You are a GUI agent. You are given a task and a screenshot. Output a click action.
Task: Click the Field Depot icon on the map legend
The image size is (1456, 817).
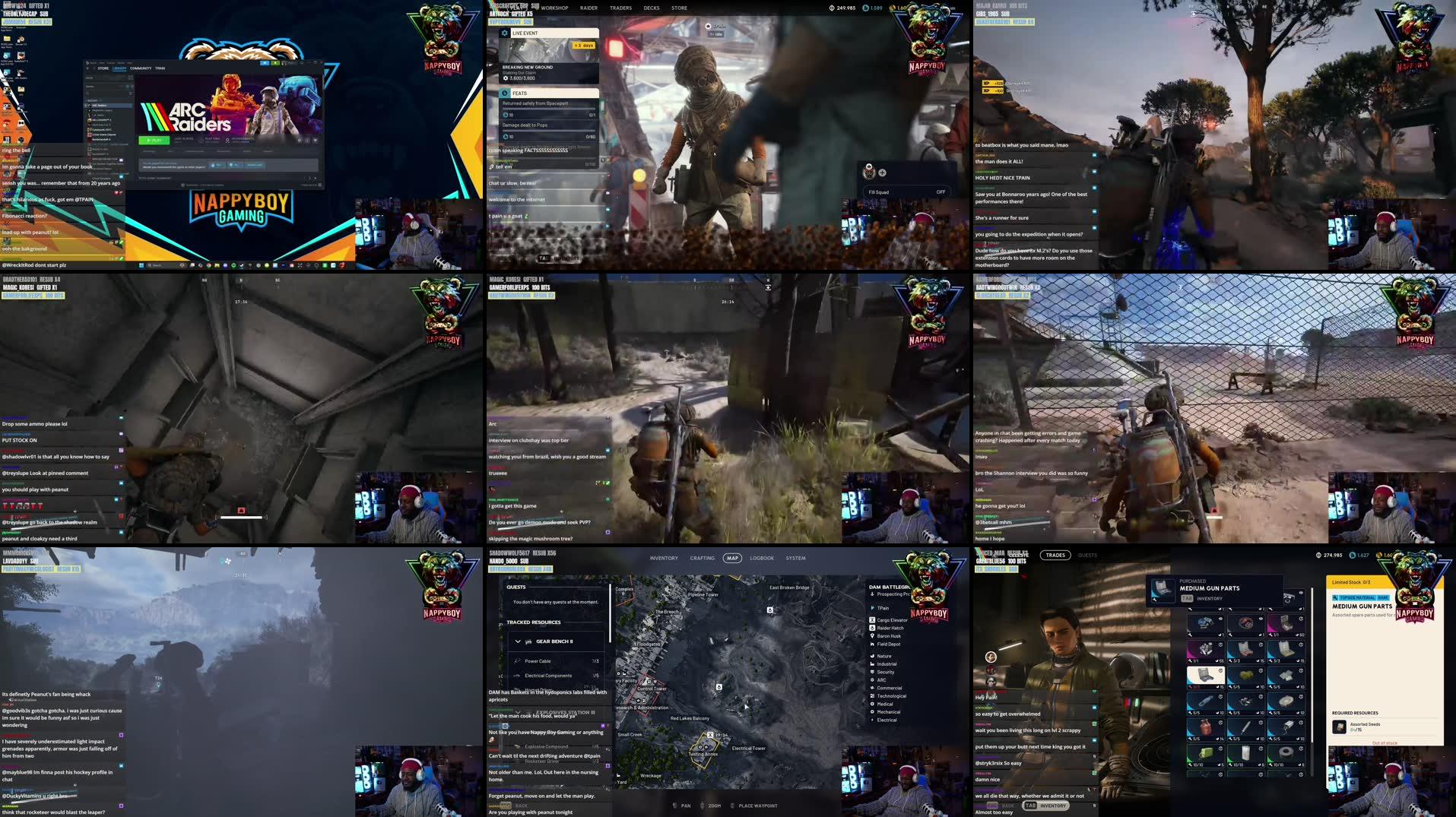(x=872, y=644)
